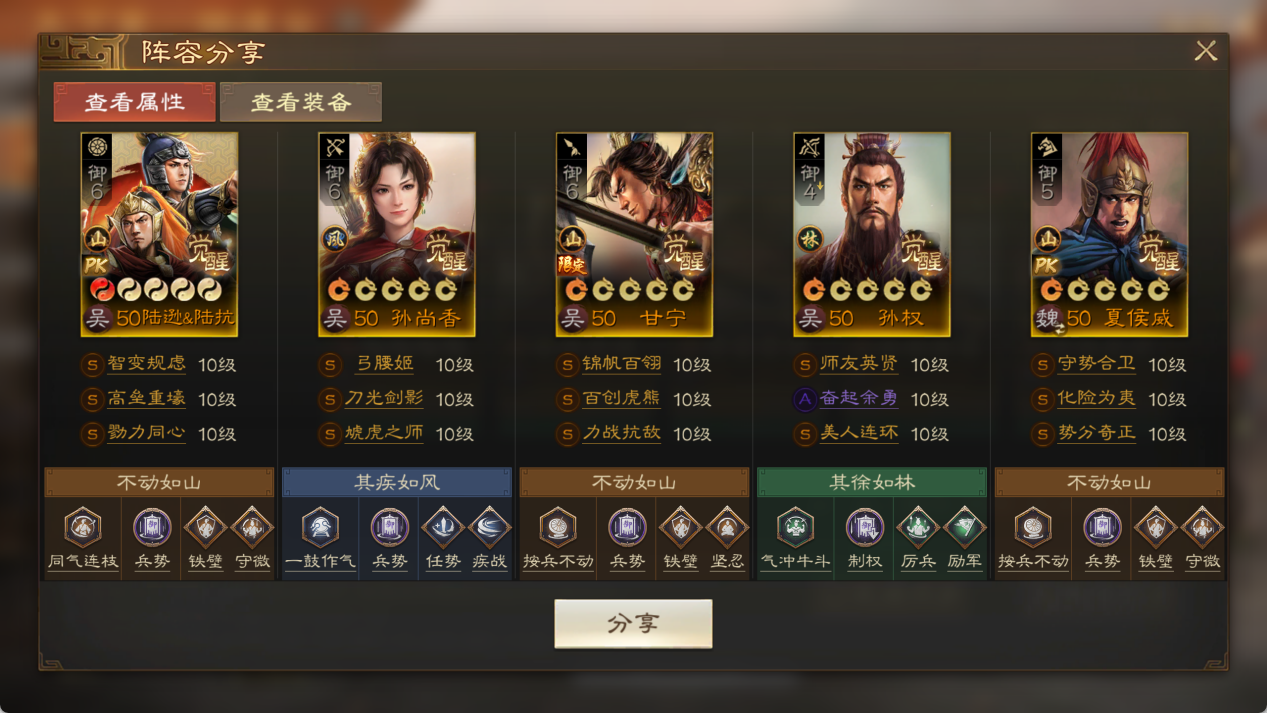Image resolution: width=1267 pixels, height=713 pixels.
Task: Select the 同气连枝 formation icon
Action: [x=83, y=528]
